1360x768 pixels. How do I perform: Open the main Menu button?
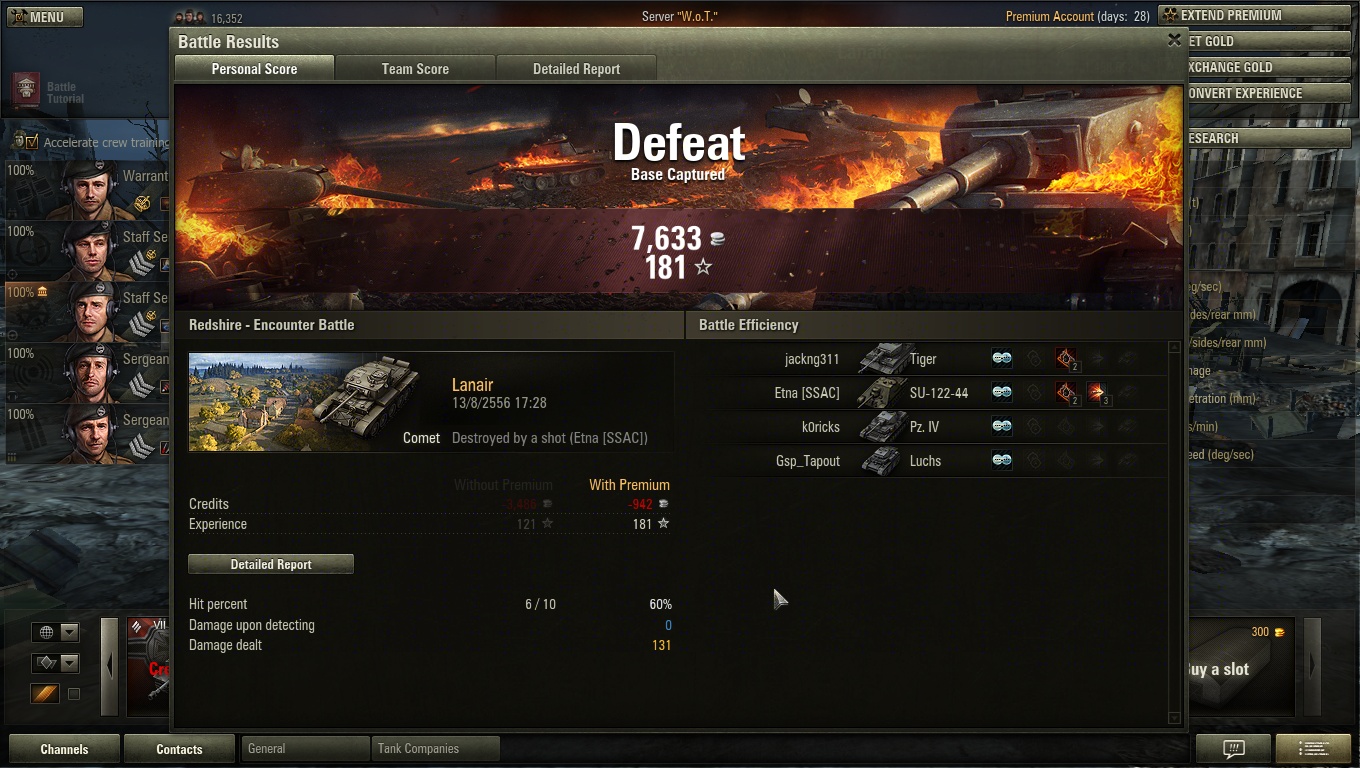45,17
